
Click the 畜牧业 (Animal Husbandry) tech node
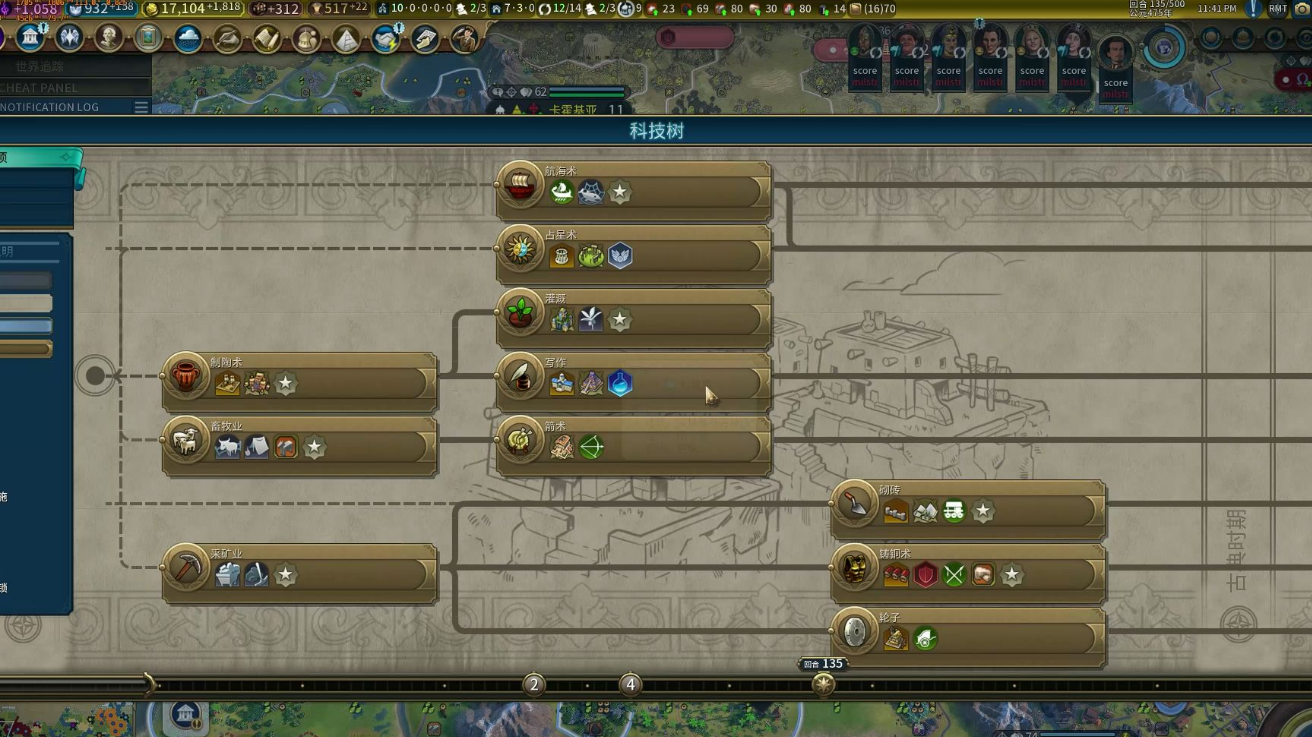pyautogui.click(x=300, y=446)
